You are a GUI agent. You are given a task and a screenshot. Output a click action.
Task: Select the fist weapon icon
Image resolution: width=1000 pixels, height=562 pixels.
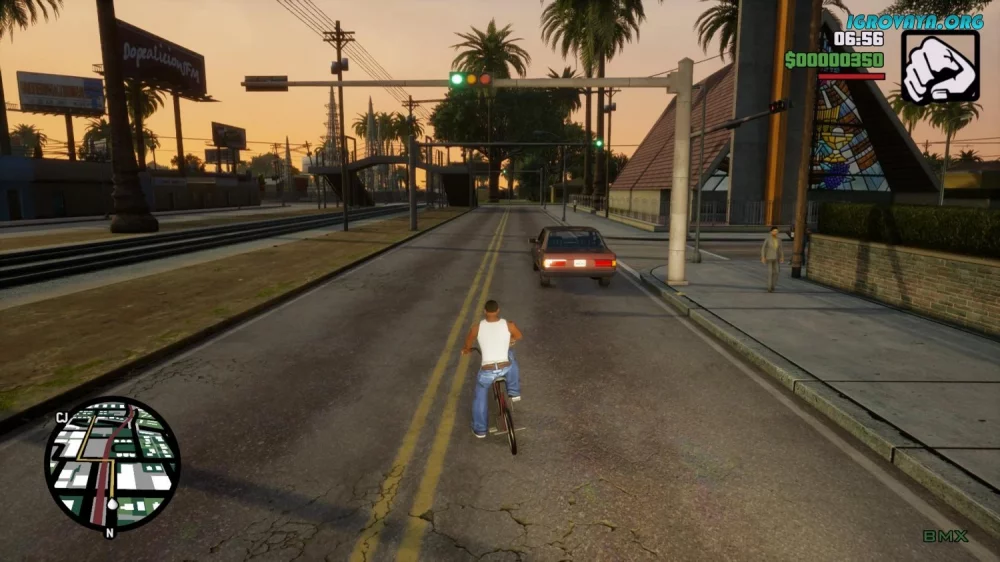[940, 66]
